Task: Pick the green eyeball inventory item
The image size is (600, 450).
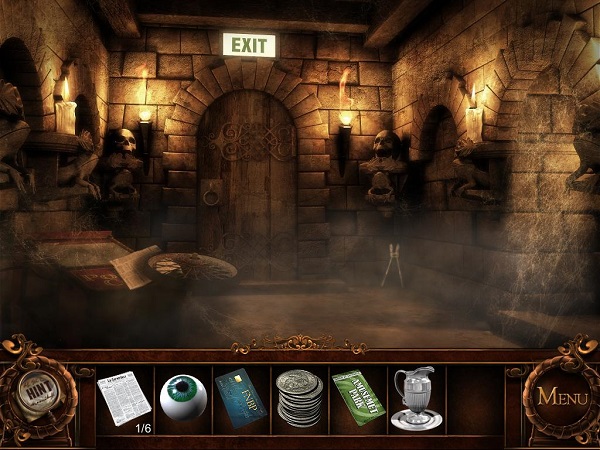Action: pos(182,396)
